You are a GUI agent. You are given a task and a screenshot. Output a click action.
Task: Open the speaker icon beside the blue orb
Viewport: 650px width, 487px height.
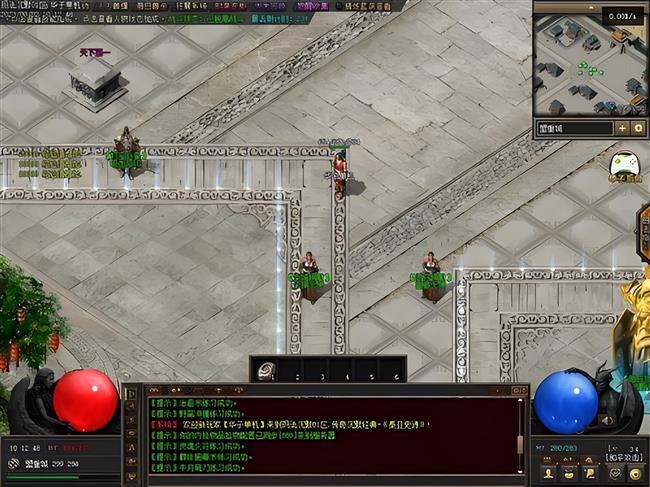[606, 420]
